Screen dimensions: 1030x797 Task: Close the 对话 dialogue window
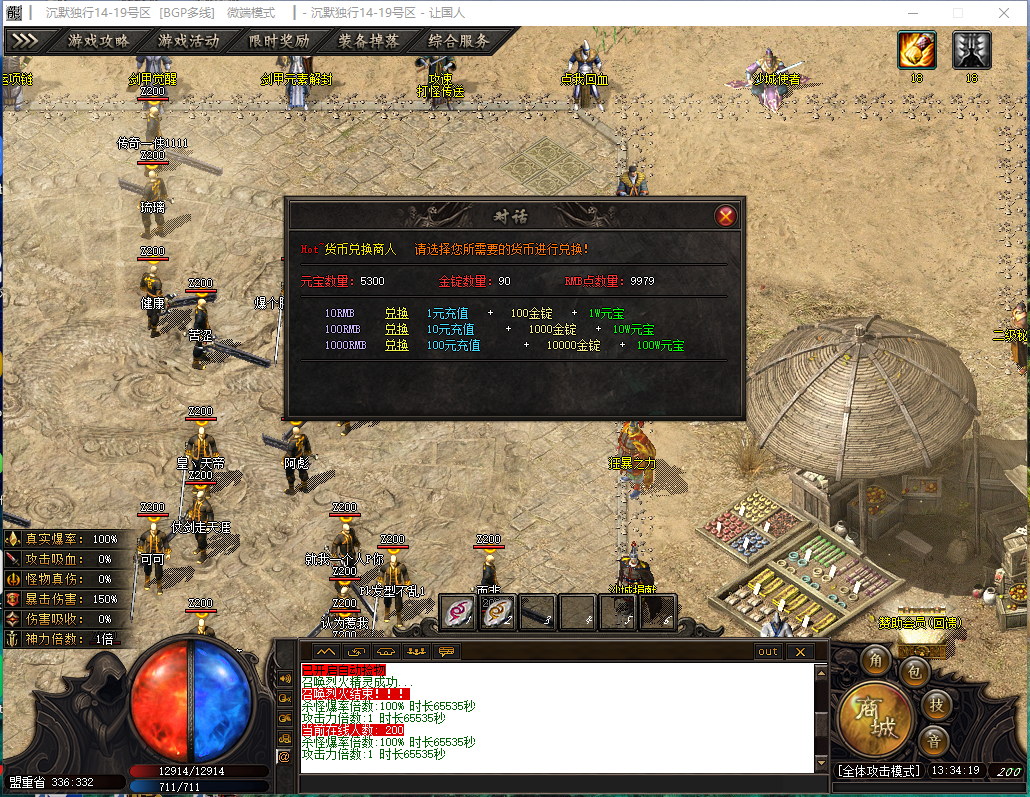click(726, 215)
